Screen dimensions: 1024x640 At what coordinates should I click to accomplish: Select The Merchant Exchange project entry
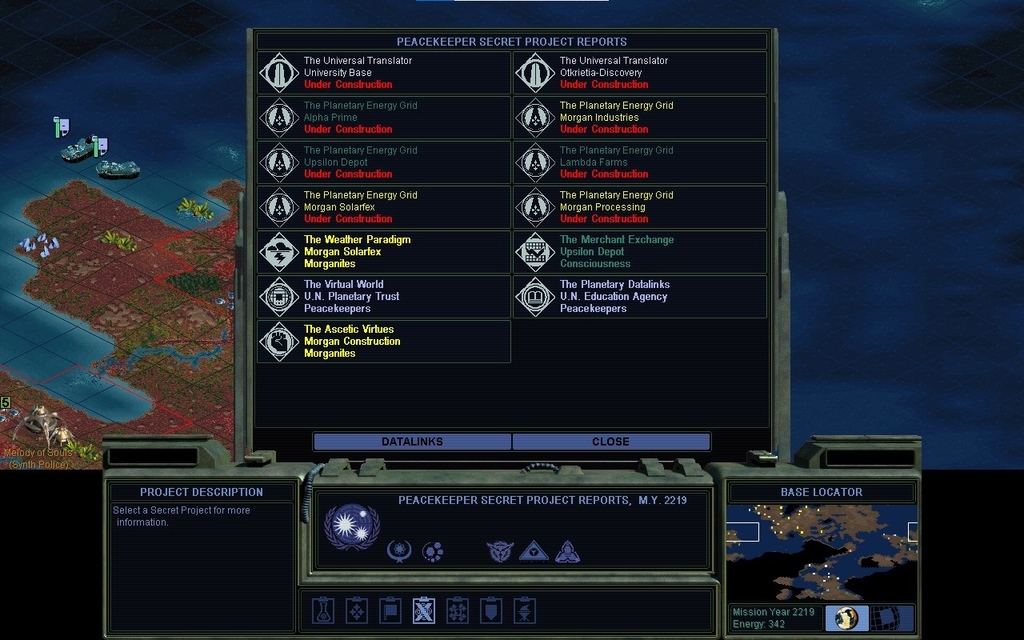[x=640, y=252]
